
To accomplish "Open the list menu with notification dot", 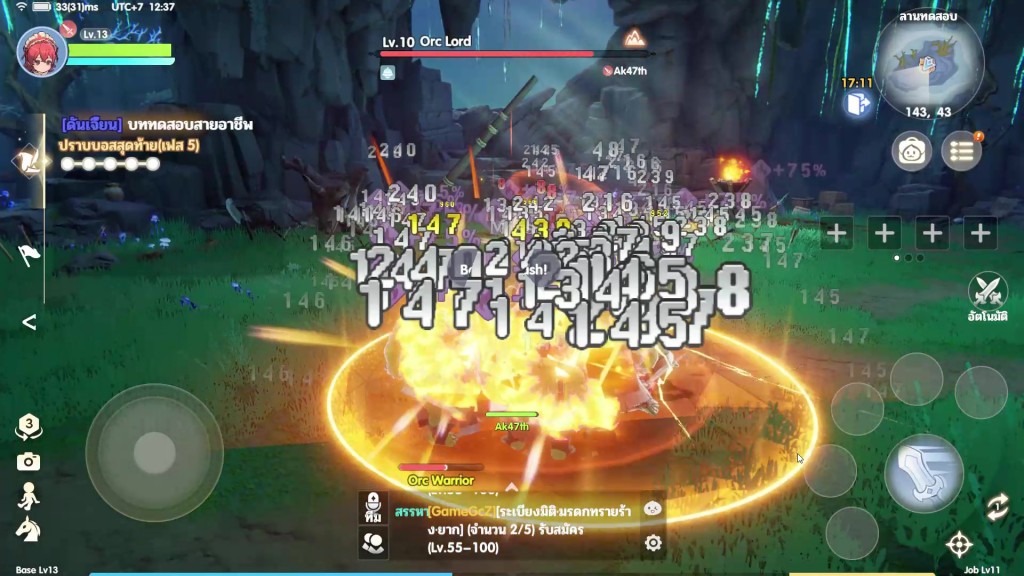I will click(x=961, y=151).
